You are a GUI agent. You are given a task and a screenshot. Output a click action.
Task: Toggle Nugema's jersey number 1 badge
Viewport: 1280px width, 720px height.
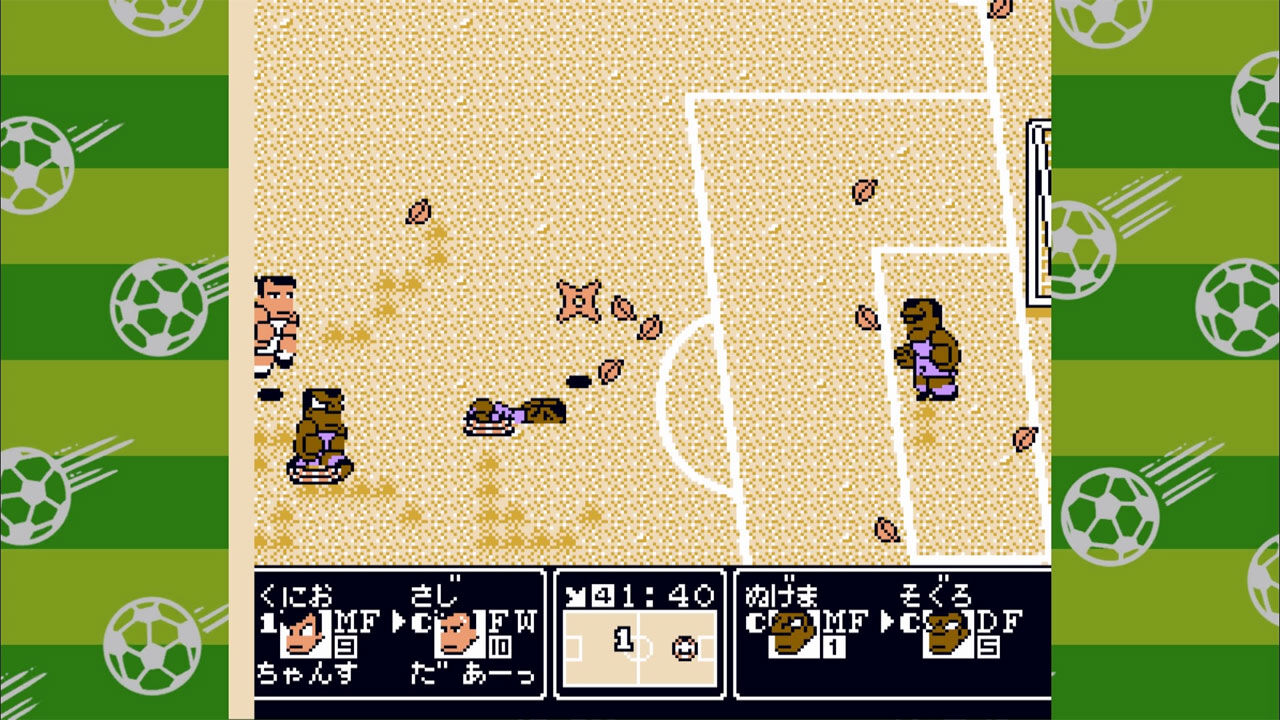[x=833, y=644]
